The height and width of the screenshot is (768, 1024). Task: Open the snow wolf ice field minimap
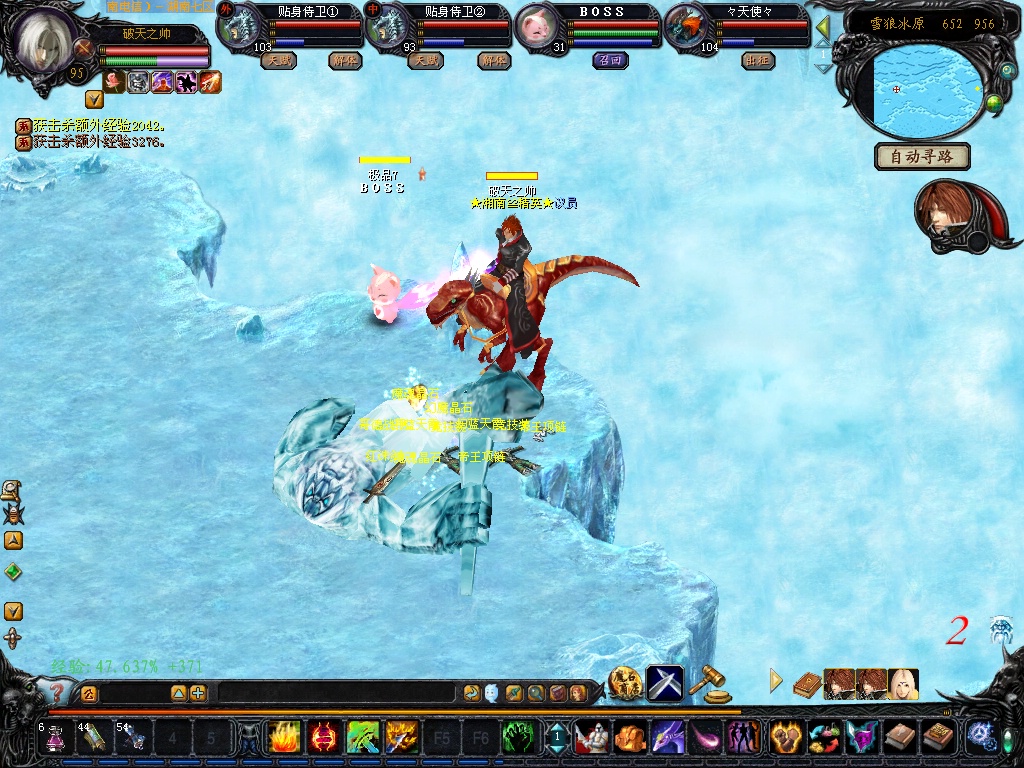click(926, 90)
